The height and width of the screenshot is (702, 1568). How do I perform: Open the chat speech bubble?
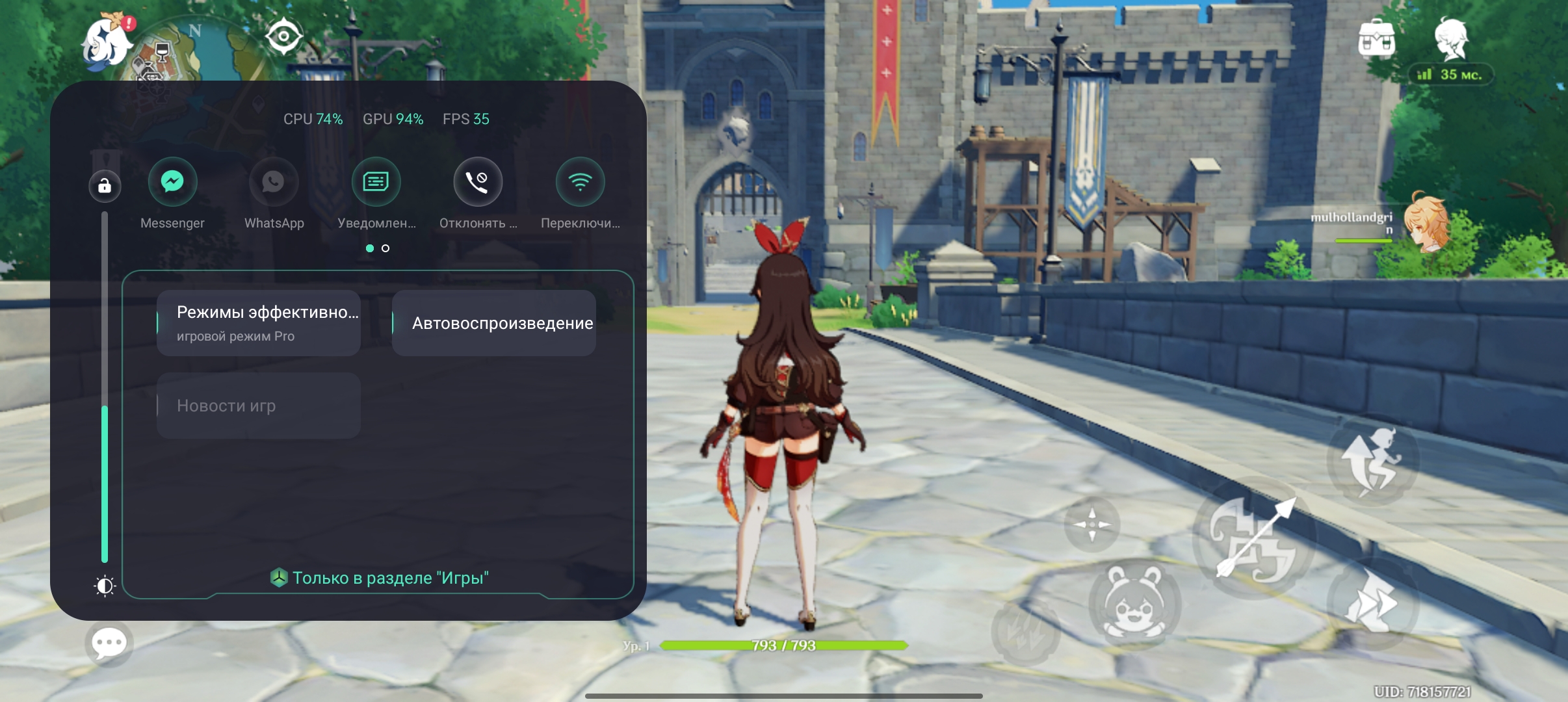click(109, 643)
